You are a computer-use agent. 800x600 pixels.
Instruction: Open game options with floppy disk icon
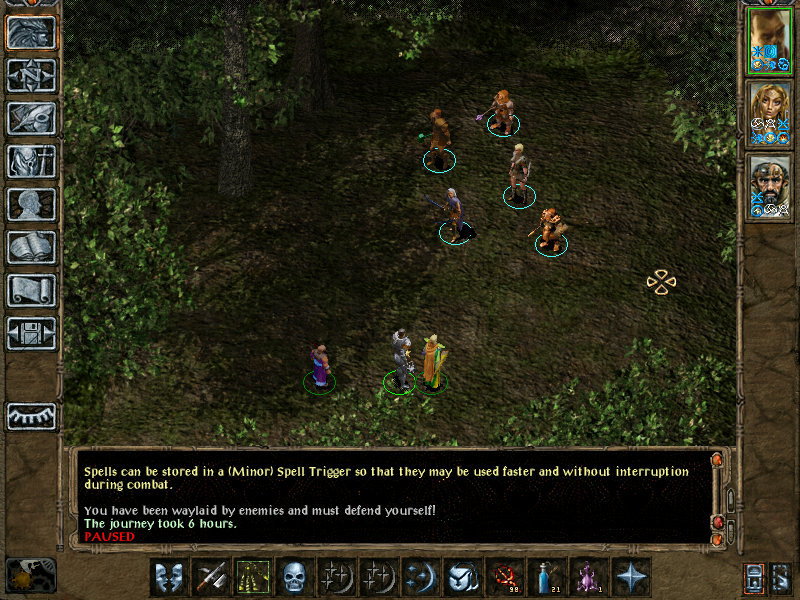31,333
